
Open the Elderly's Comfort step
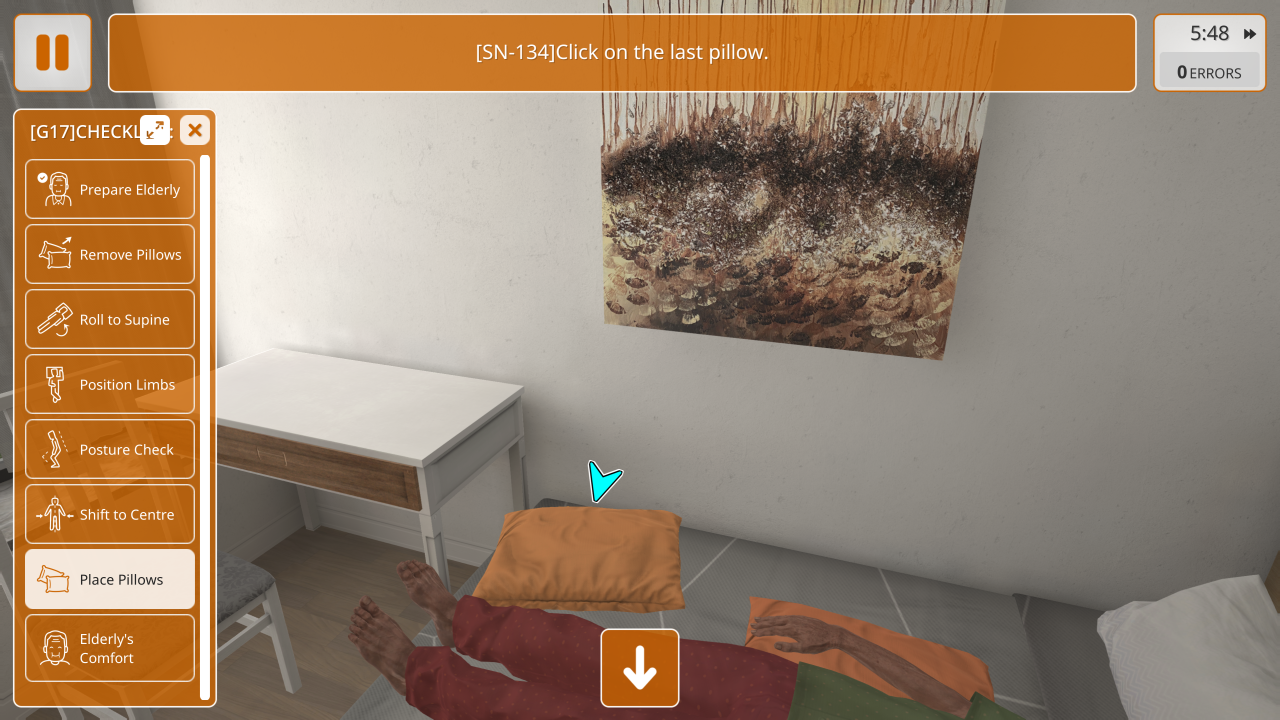click(x=110, y=648)
